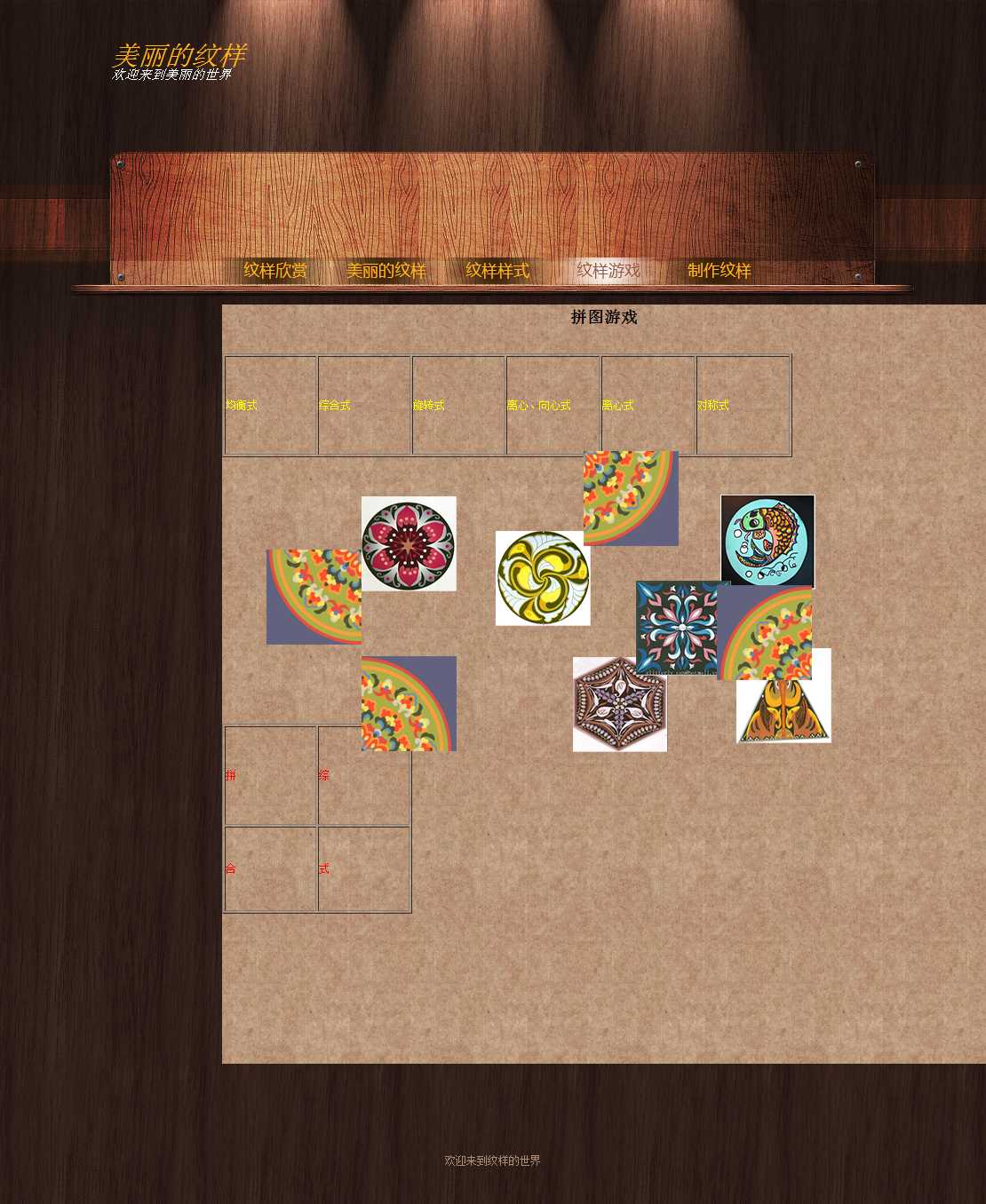This screenshot has width=986, height=1204.
Task: Select the 离心式 category cell
Action: point(648,406)
